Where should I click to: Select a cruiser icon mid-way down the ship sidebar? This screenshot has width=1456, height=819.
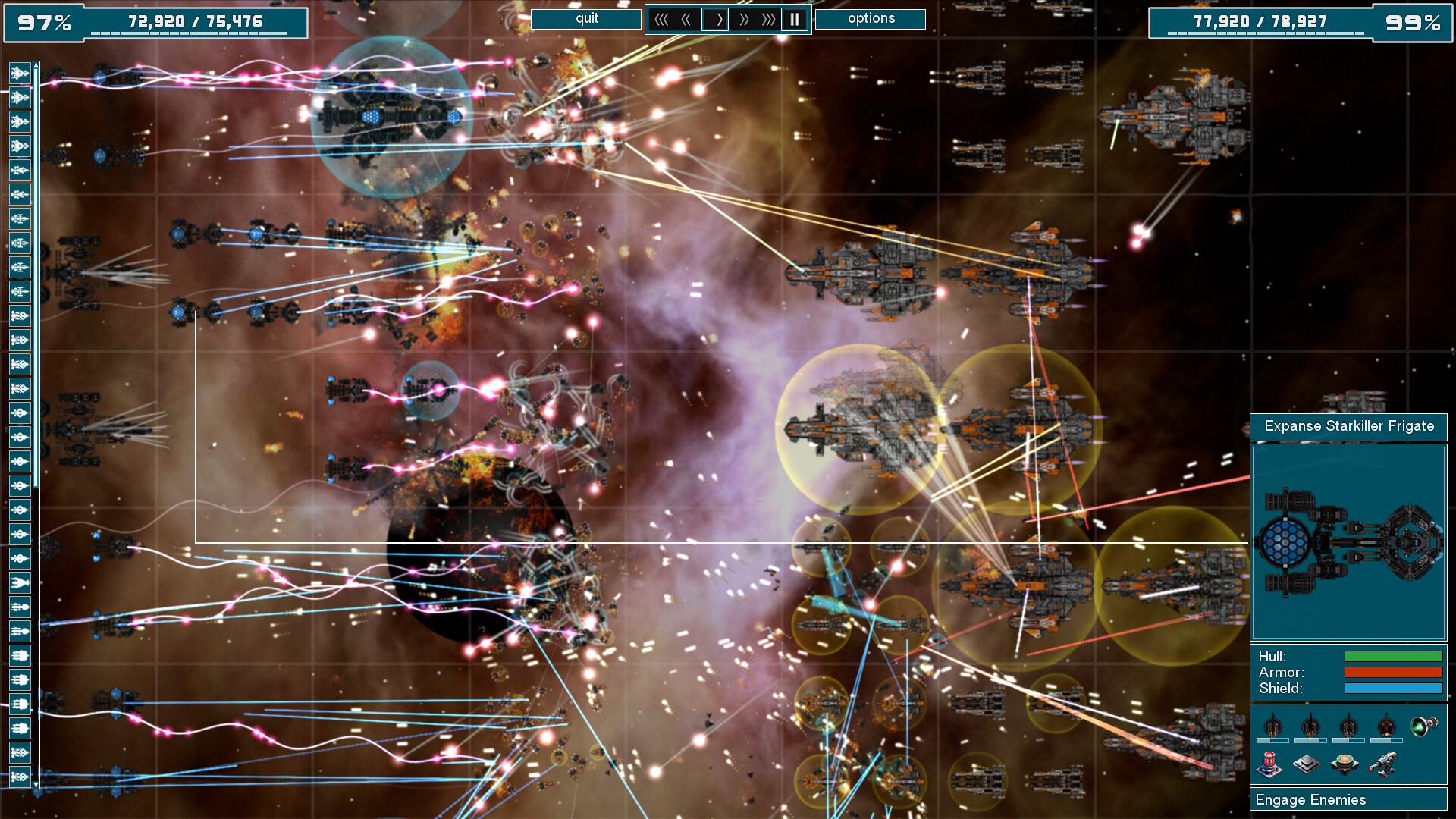click(19, 413)
